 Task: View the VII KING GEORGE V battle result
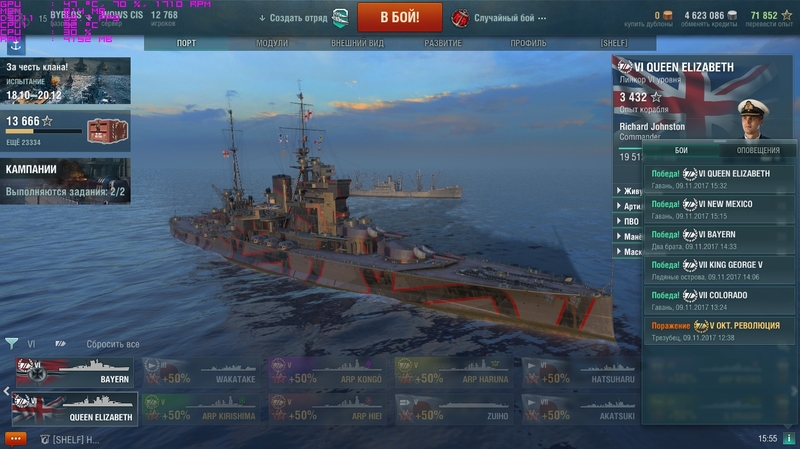[718, 269]
